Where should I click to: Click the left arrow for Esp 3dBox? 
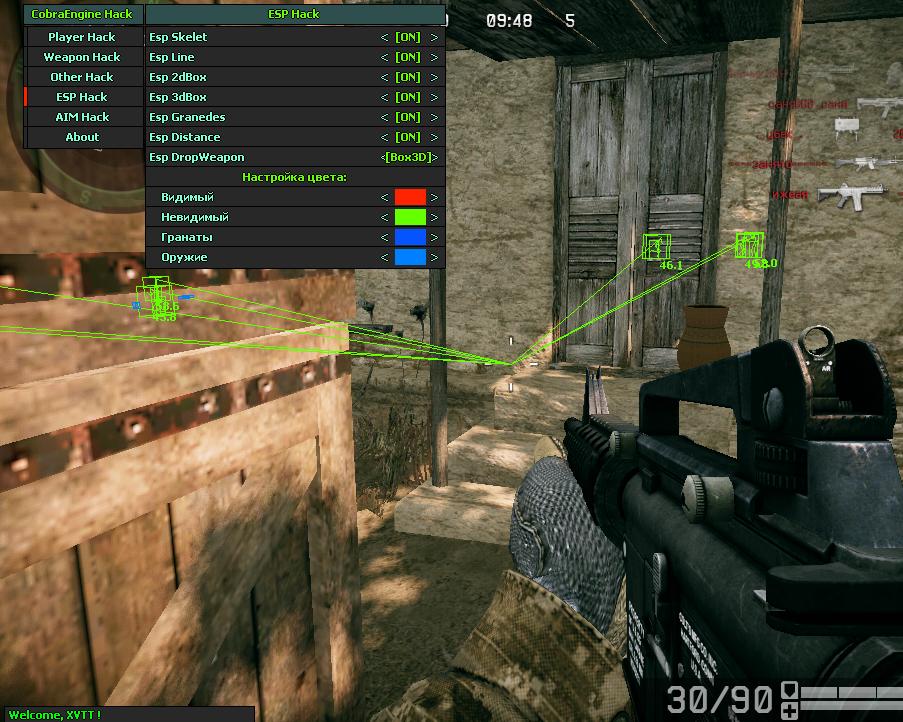pyautogui.click(x=385, y=97)
